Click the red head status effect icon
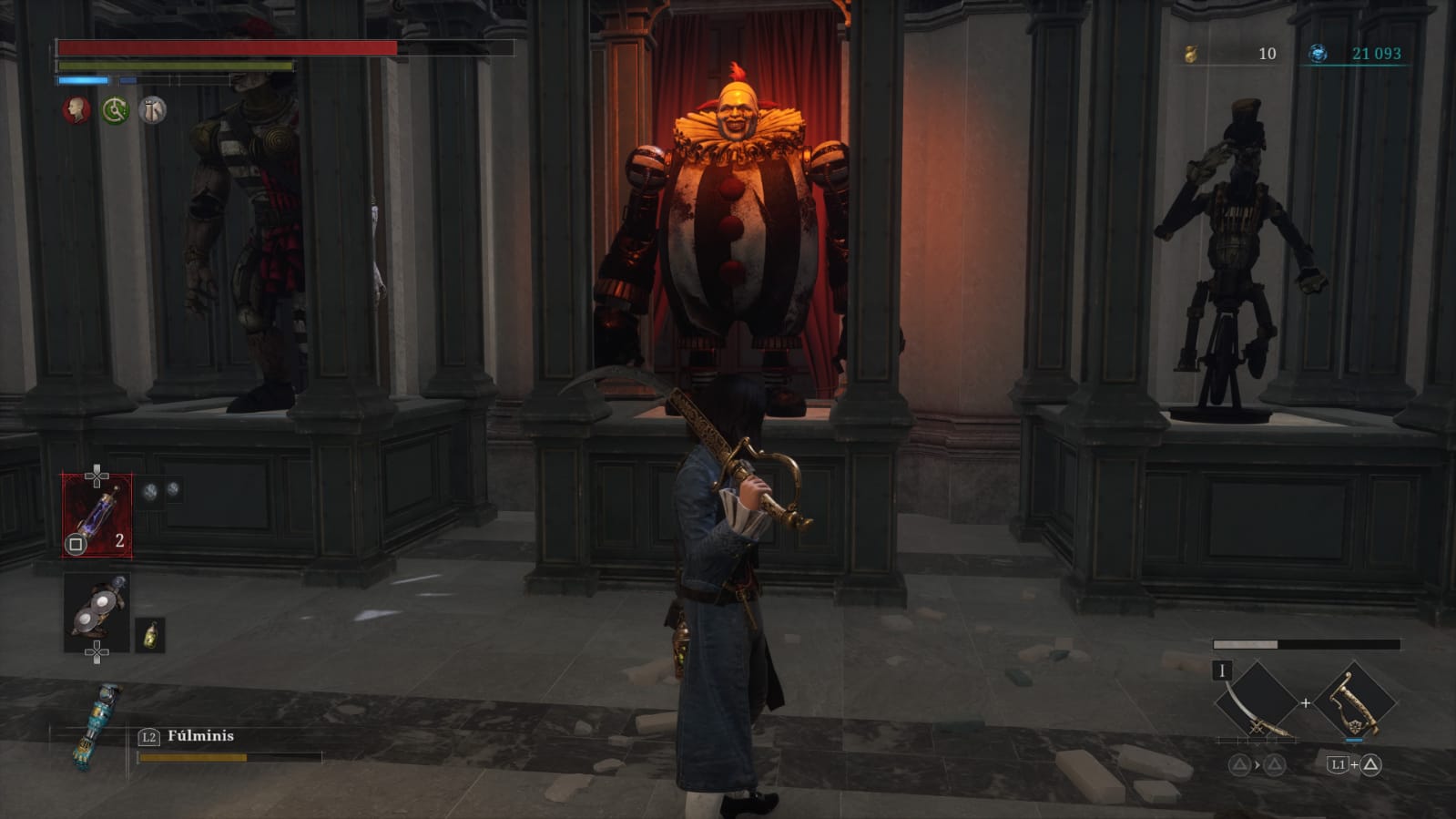The height and width of the screenshot is (819, 1456). (x=76, y=110)
